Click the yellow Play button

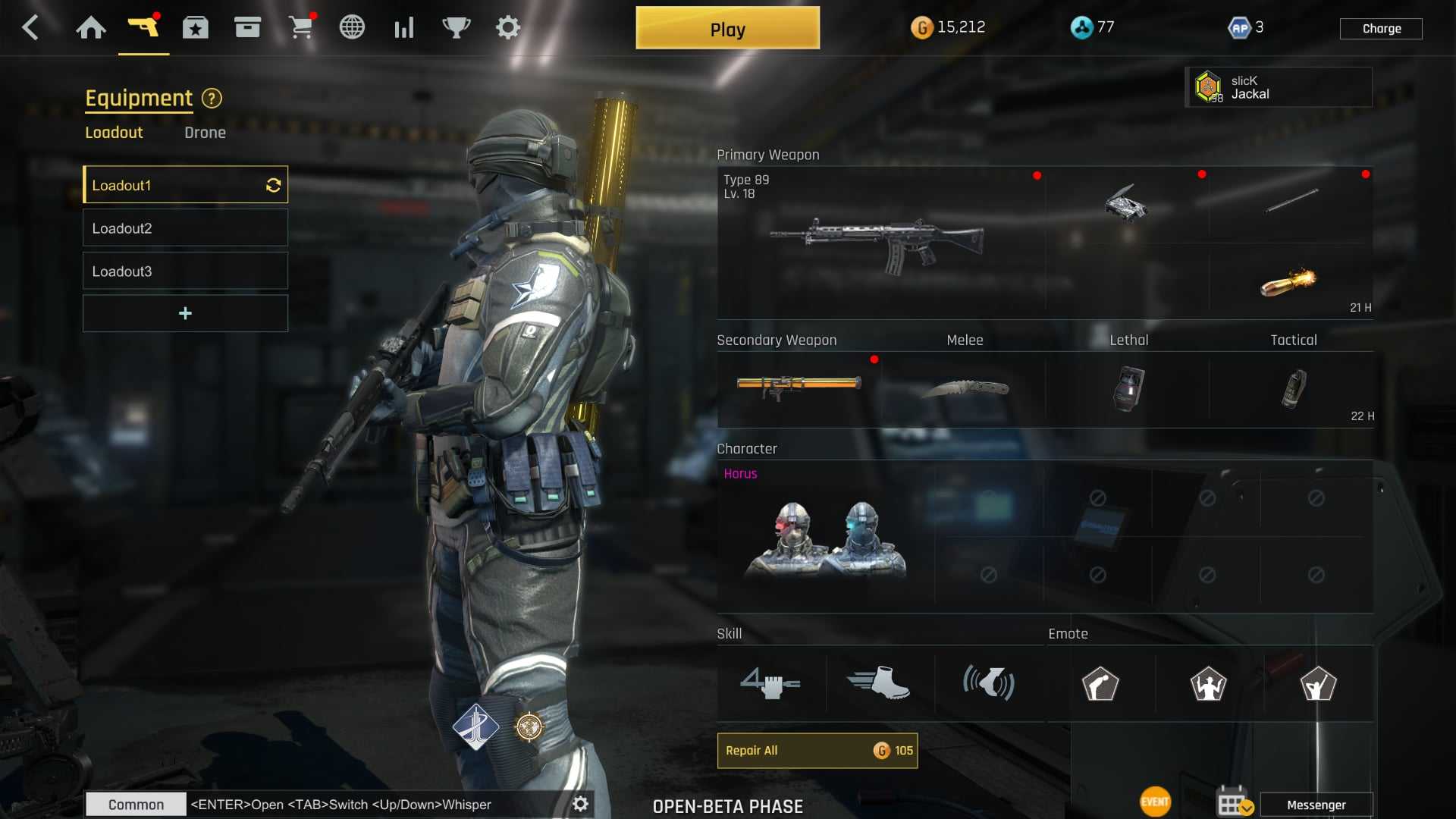pos(727,29)
